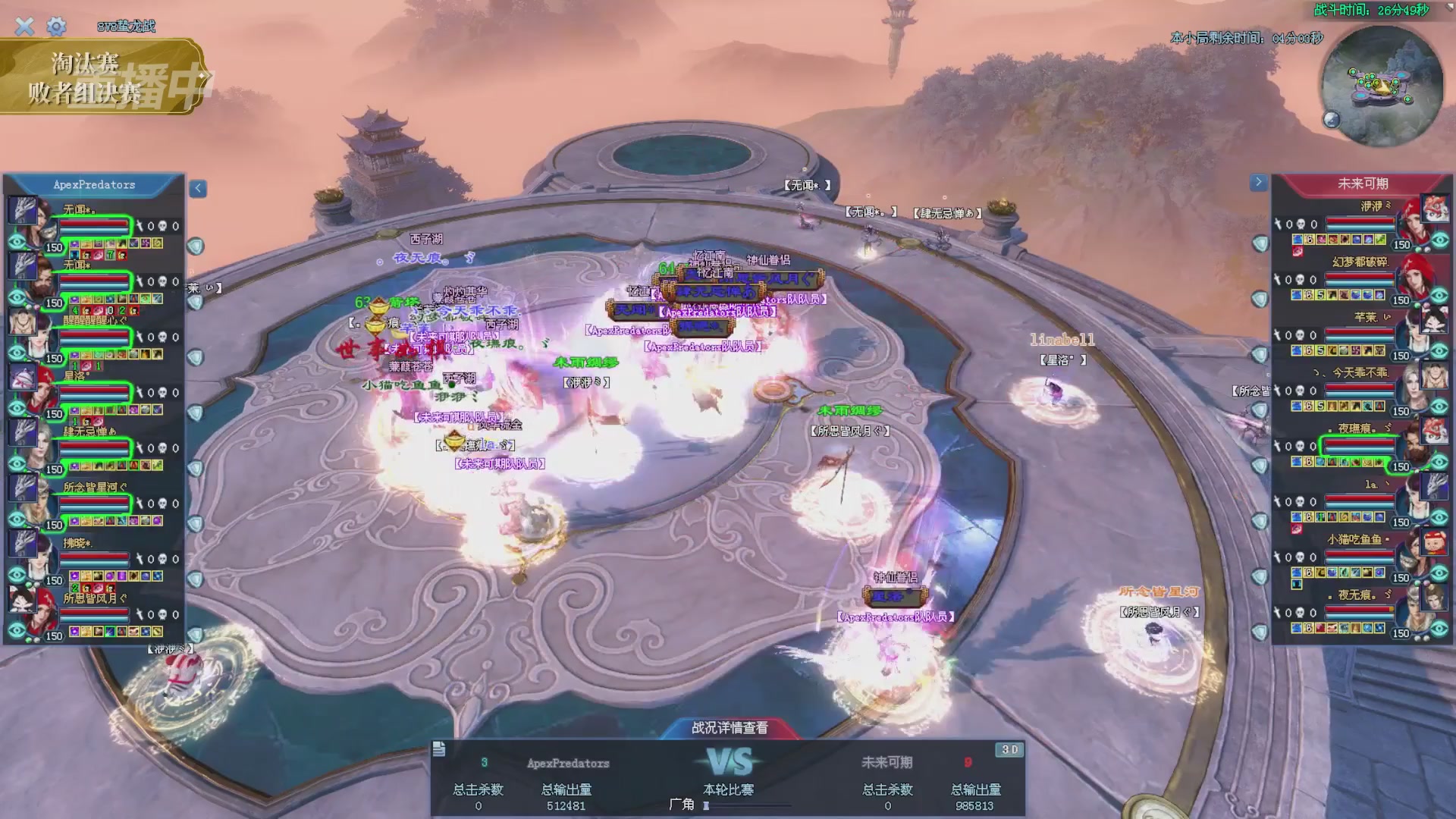Choose 所思皆风月ぐ from the left roster
This screenshot has width=1456, height=819.
(95, 613)
